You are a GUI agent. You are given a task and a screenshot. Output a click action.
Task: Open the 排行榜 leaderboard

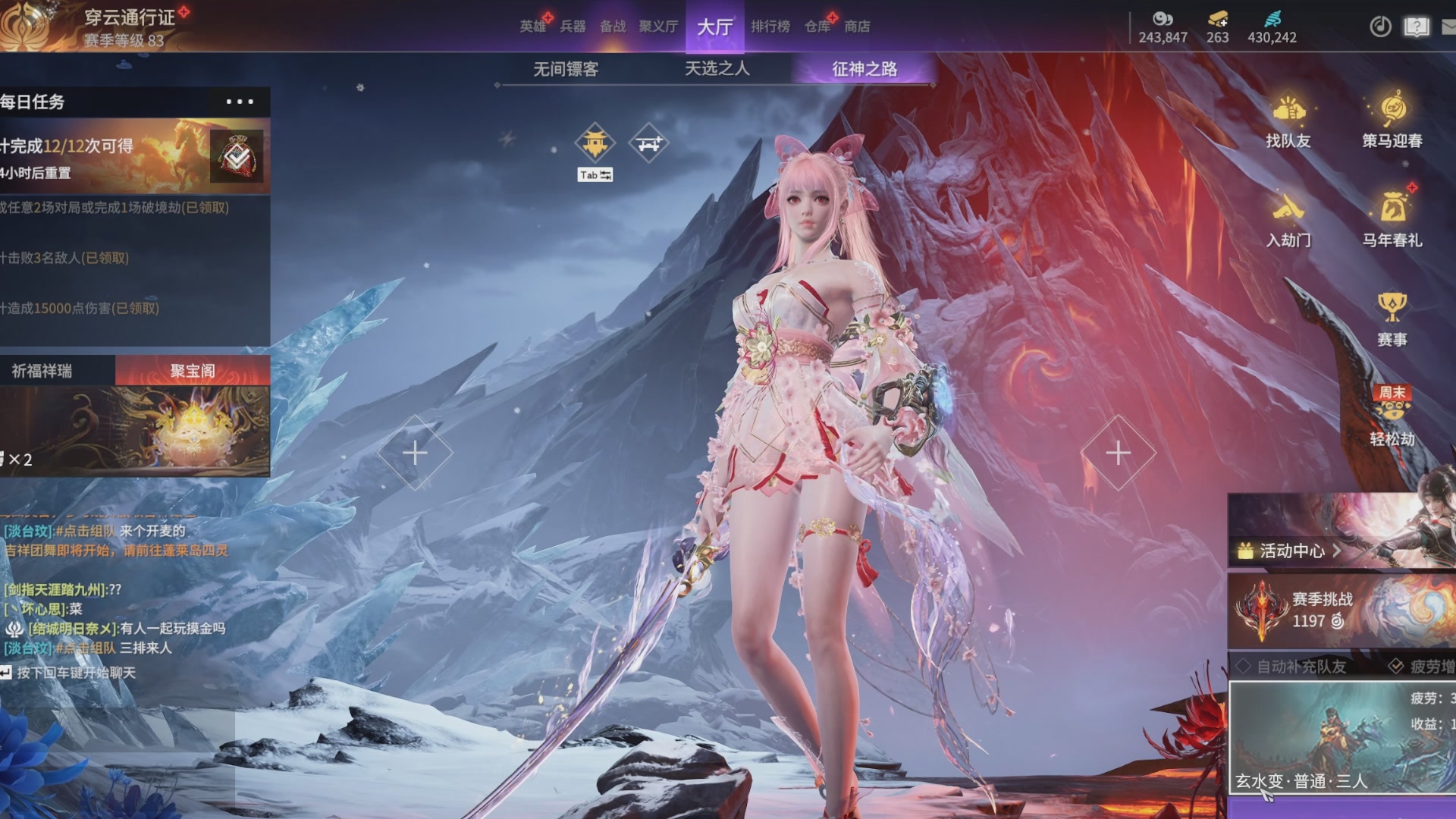point(770,27)
